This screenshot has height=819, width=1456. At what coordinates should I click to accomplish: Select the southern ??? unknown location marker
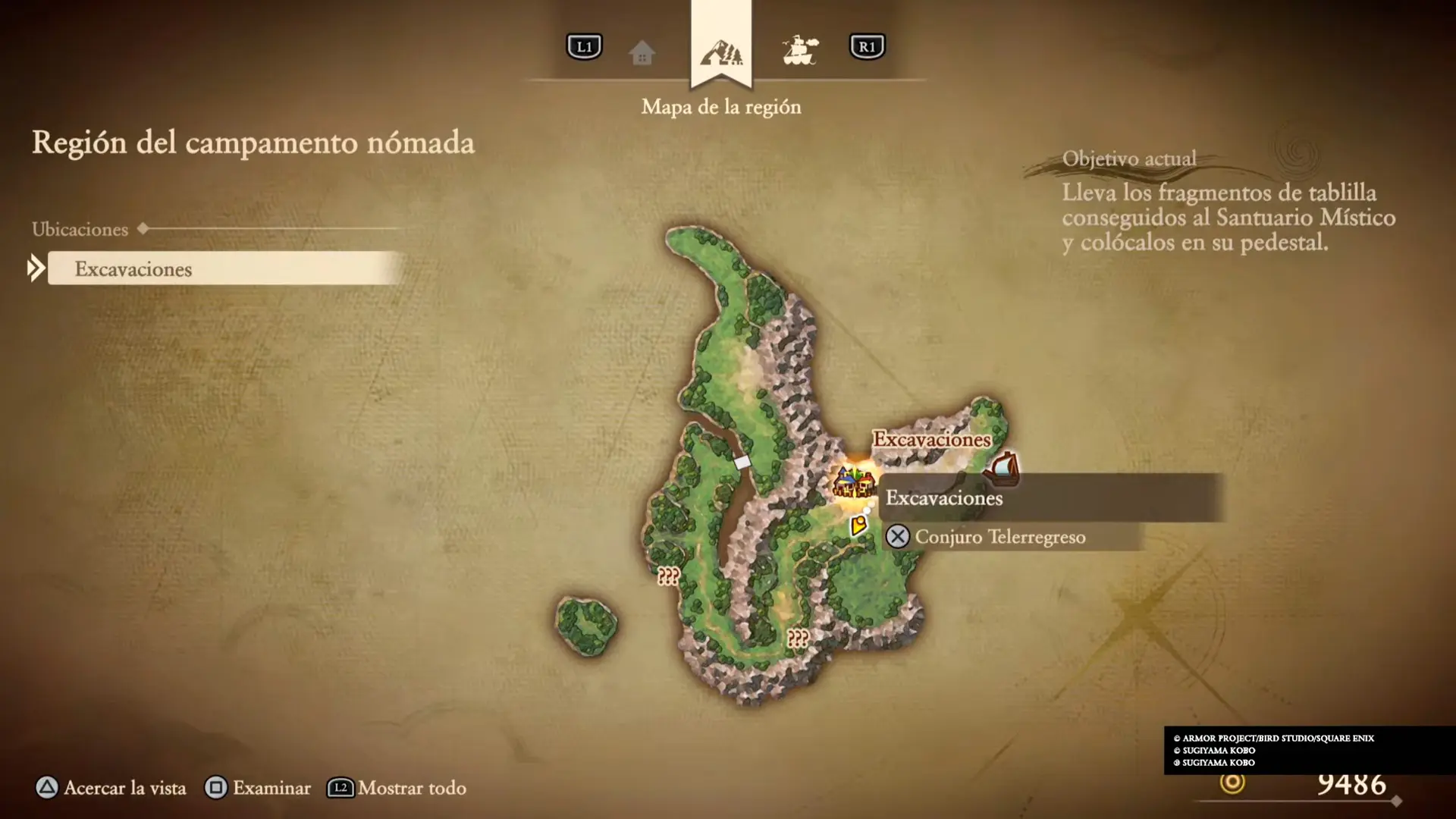(x=797, y=638)
